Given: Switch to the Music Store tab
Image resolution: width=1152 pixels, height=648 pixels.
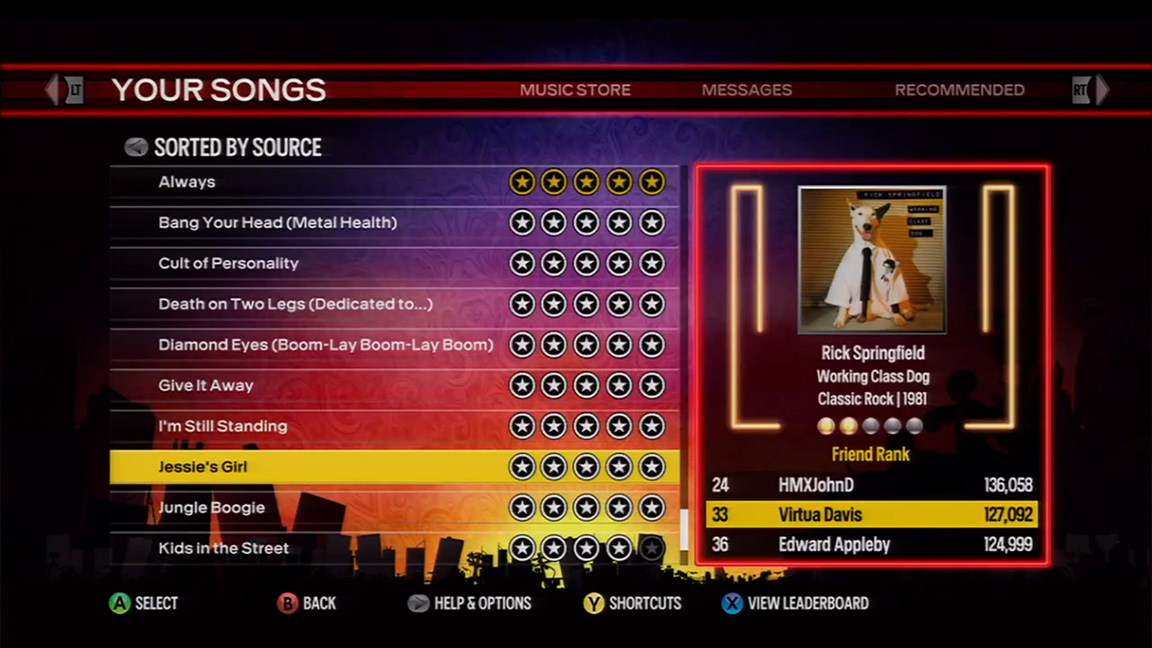Looking at the screenshot, I should [575, 90].
